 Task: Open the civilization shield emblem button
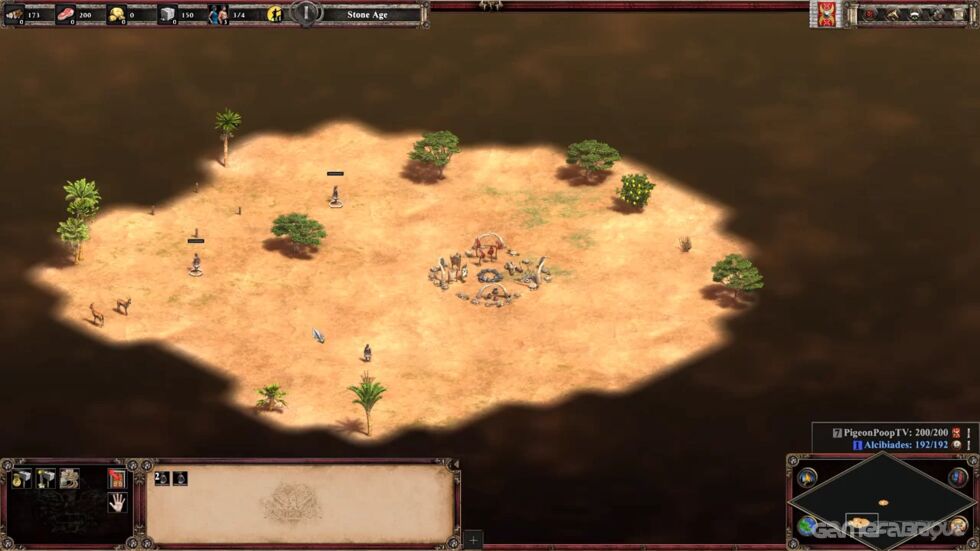pyautogui.click(x=827, y=14)
